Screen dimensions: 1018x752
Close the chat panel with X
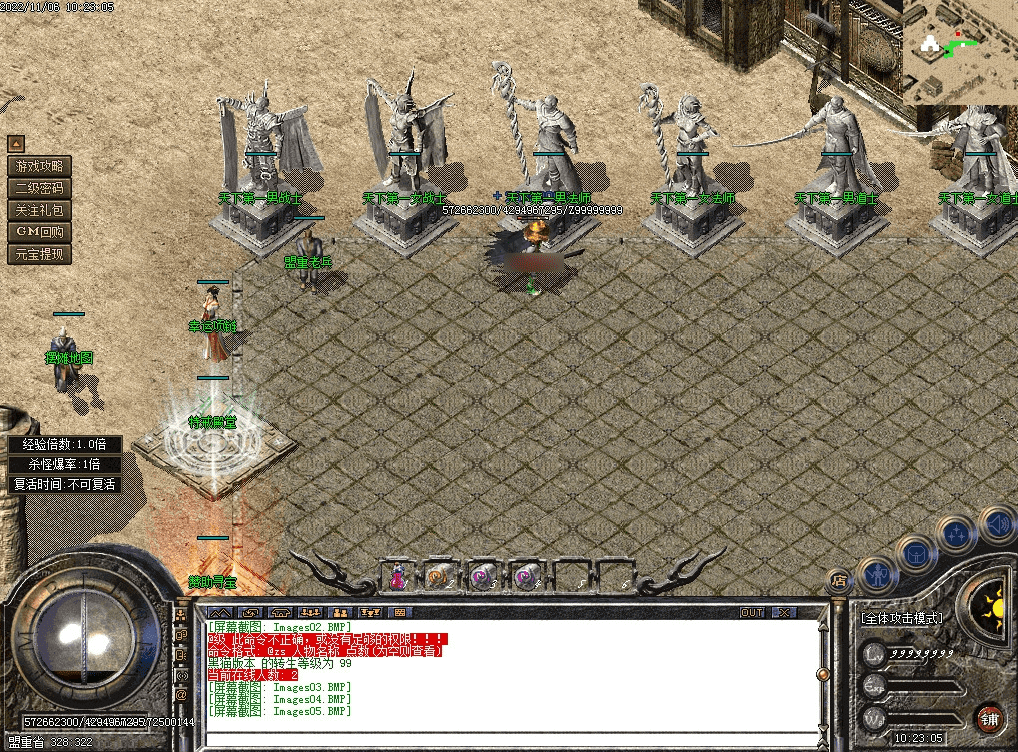pos(784,612)
